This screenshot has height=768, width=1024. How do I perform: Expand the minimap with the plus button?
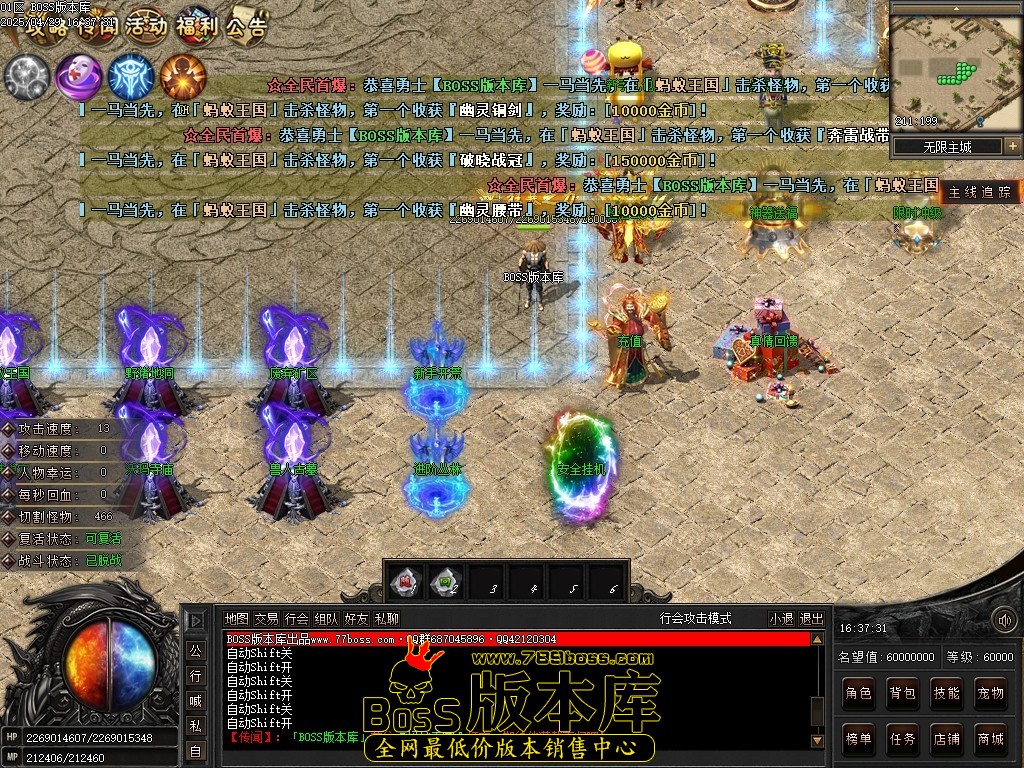(1012, 146)
